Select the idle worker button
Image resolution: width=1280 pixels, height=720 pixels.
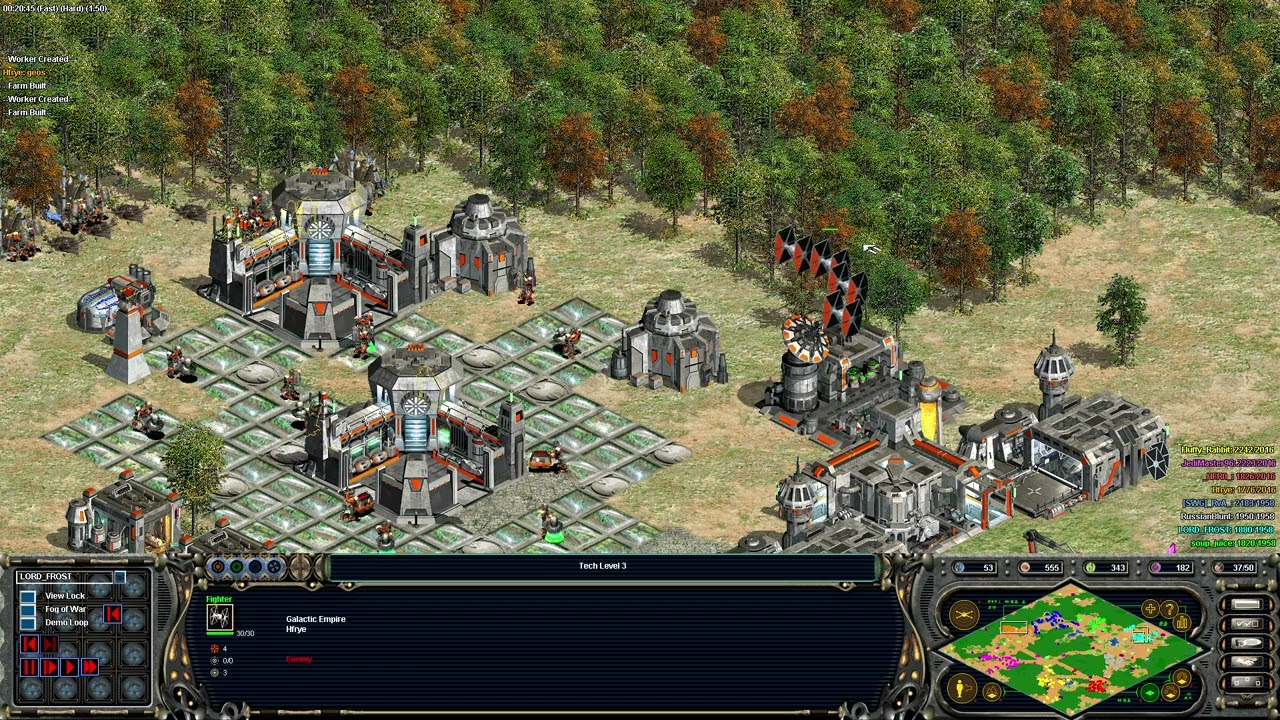[x=961, y=687]
